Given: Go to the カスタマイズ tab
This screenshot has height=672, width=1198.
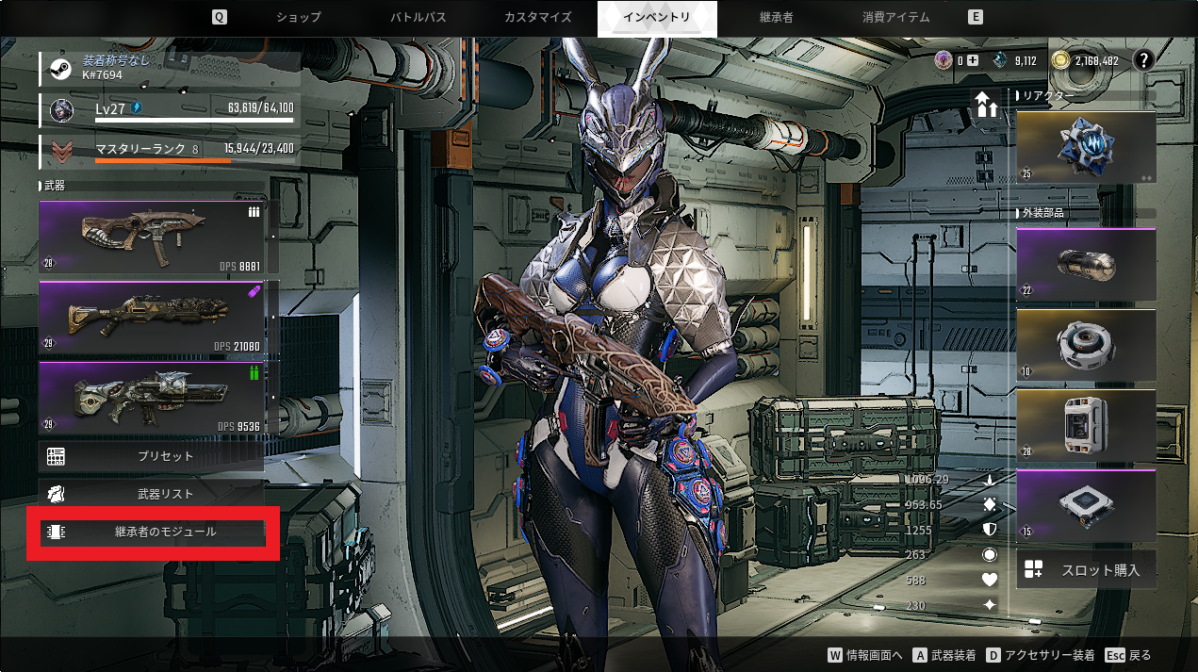Looking at the screenshot, I should pos(538,17).
